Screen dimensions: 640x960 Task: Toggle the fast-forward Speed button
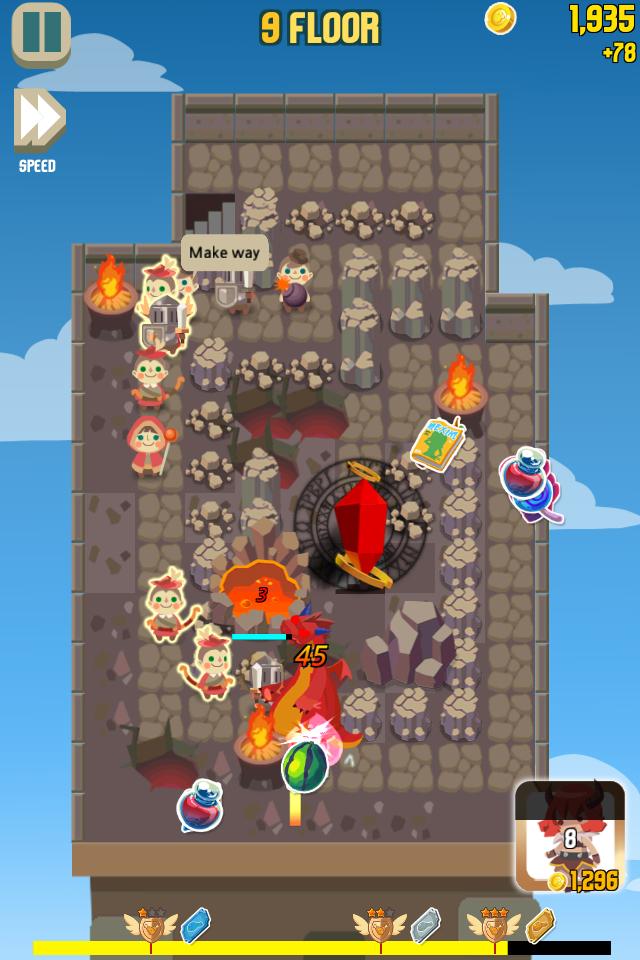click(x=39, y=121)
